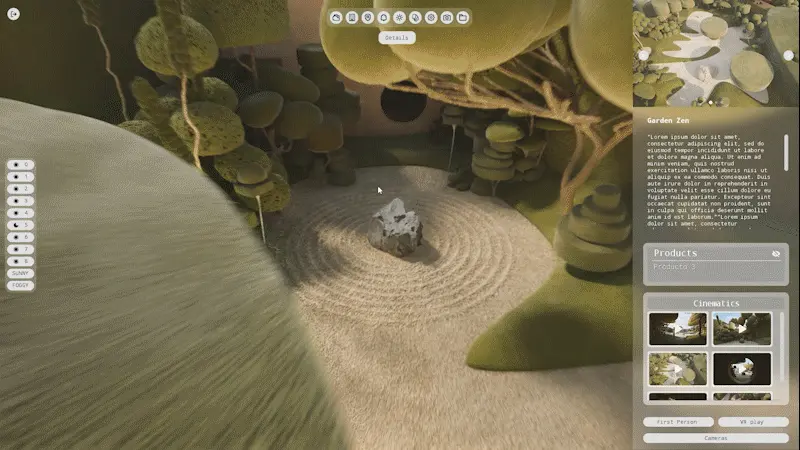
Task: Play the dark fisheye cinematic thumbnail
Action: pos(742,368)
